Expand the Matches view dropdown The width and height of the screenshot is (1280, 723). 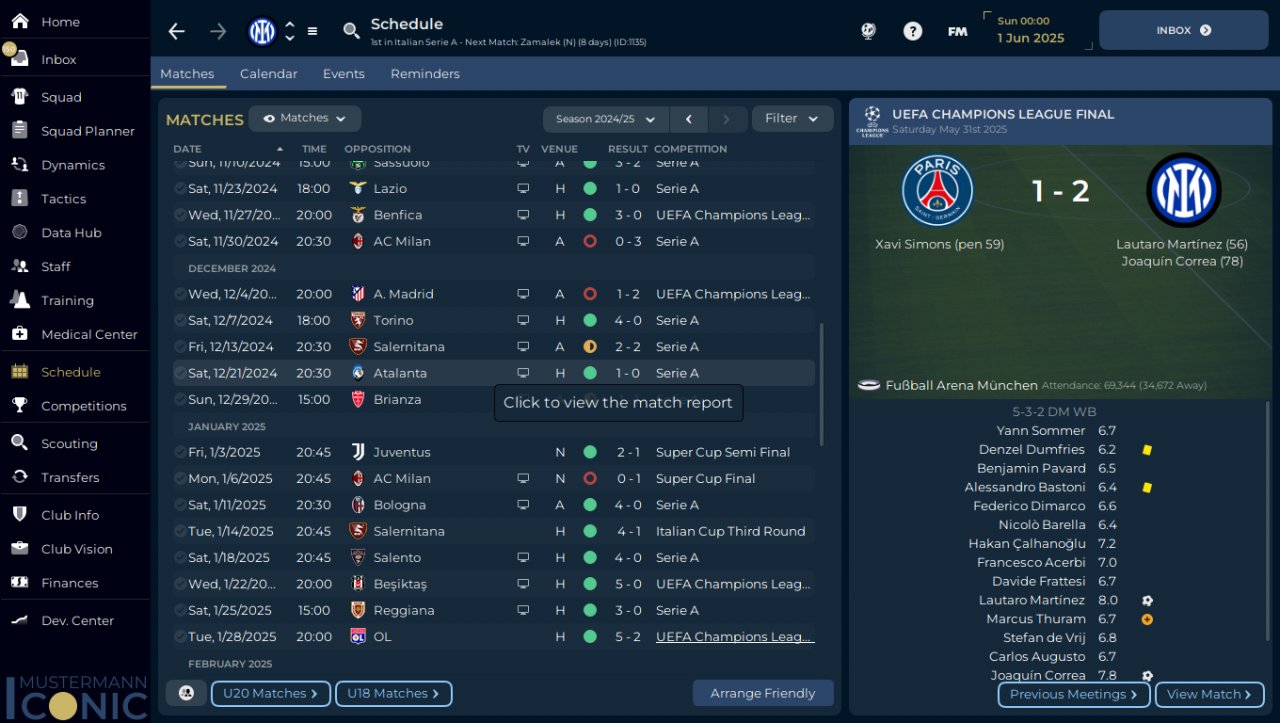[304, 118]
